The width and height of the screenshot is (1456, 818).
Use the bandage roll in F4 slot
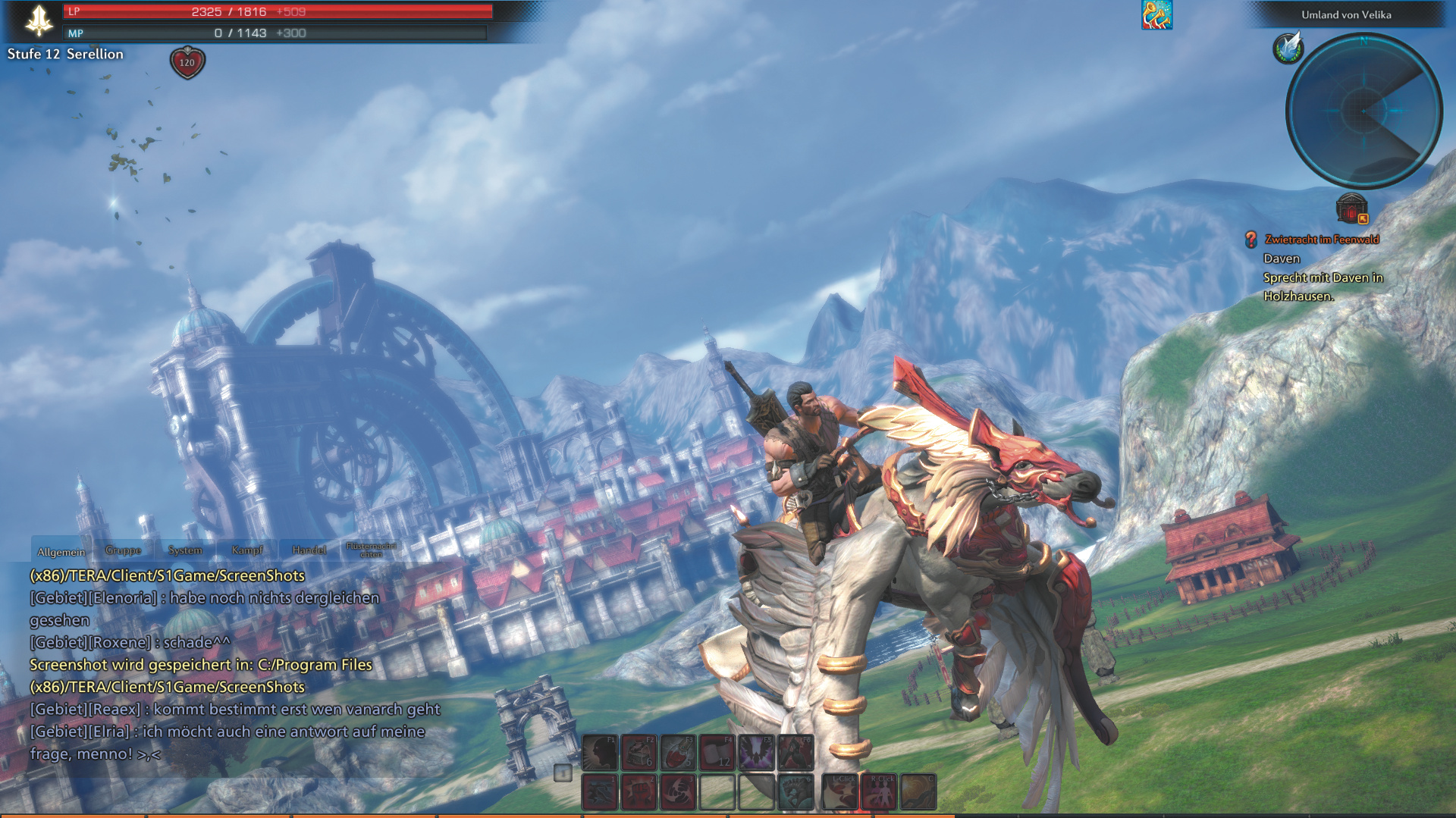717,753
